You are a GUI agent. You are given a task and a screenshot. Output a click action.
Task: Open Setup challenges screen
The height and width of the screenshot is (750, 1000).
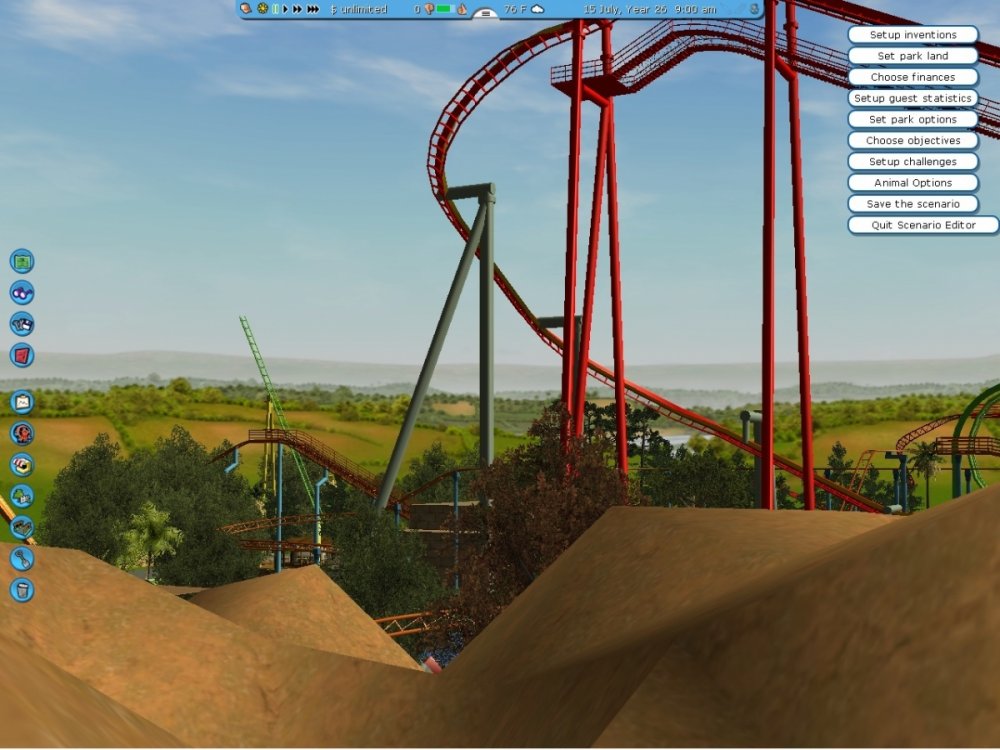coord(912,161)
